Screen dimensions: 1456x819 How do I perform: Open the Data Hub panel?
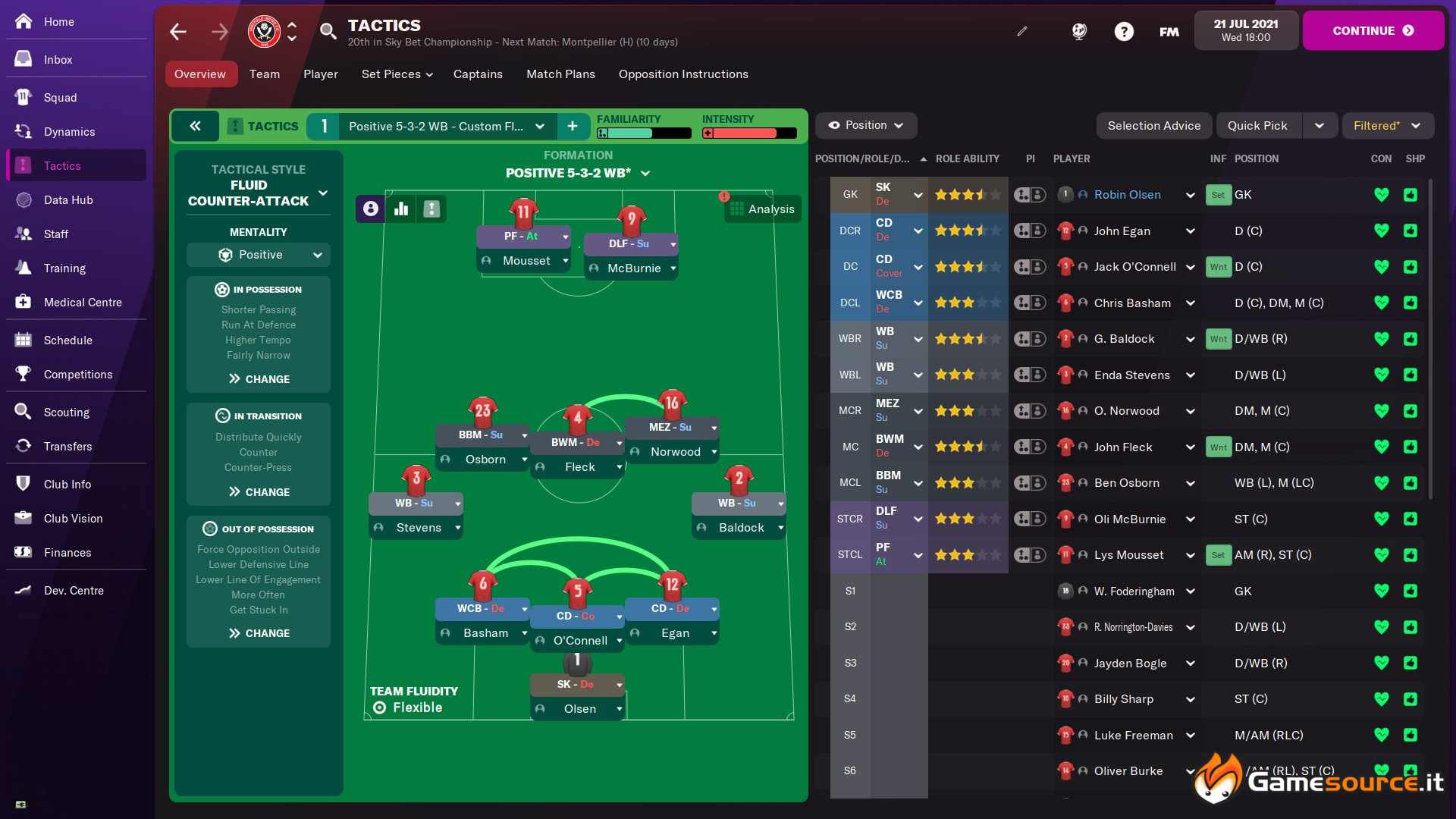pyautogui.click(x=67, y=199)
